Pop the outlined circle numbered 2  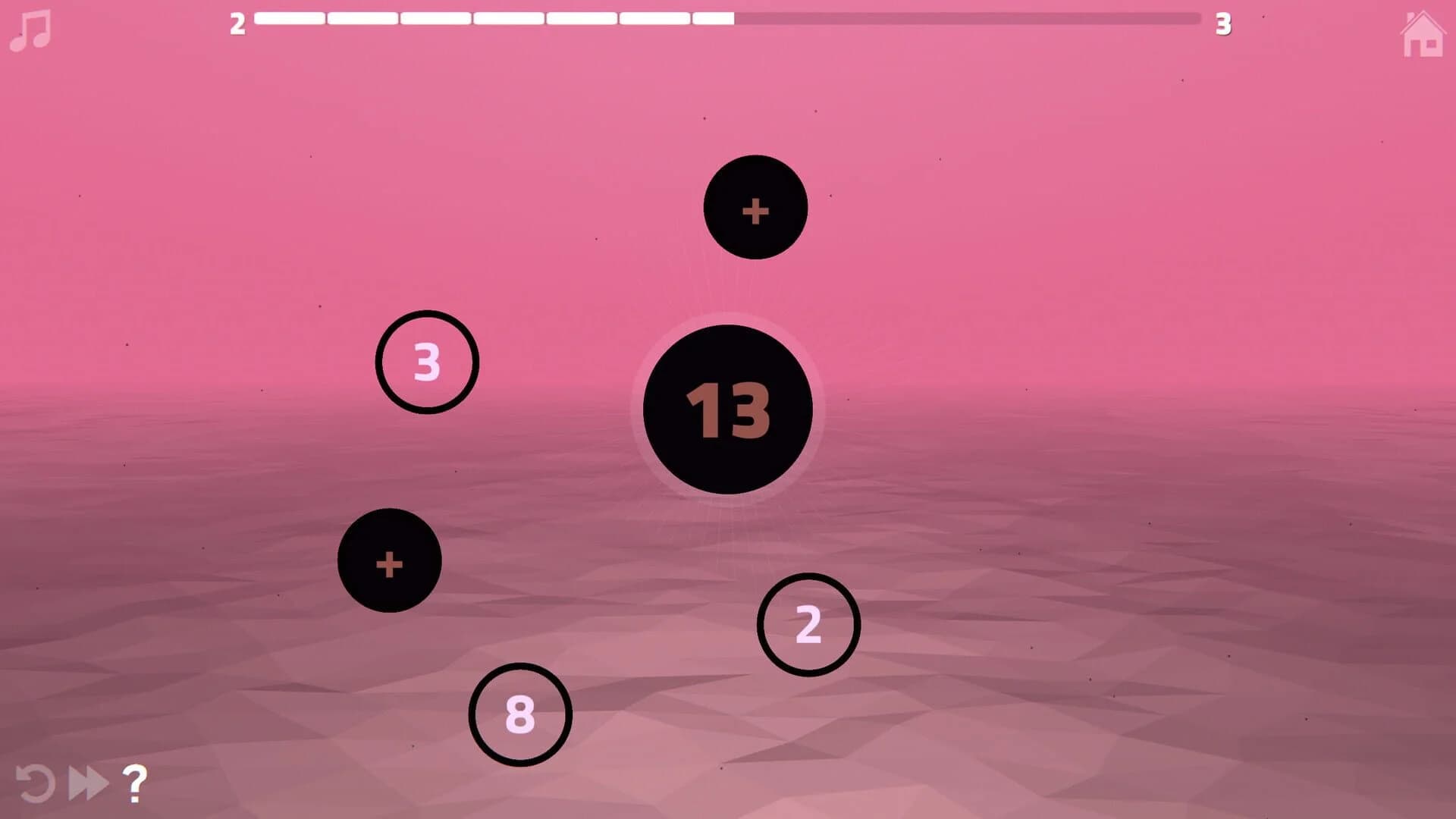click(x=808, y=624)
